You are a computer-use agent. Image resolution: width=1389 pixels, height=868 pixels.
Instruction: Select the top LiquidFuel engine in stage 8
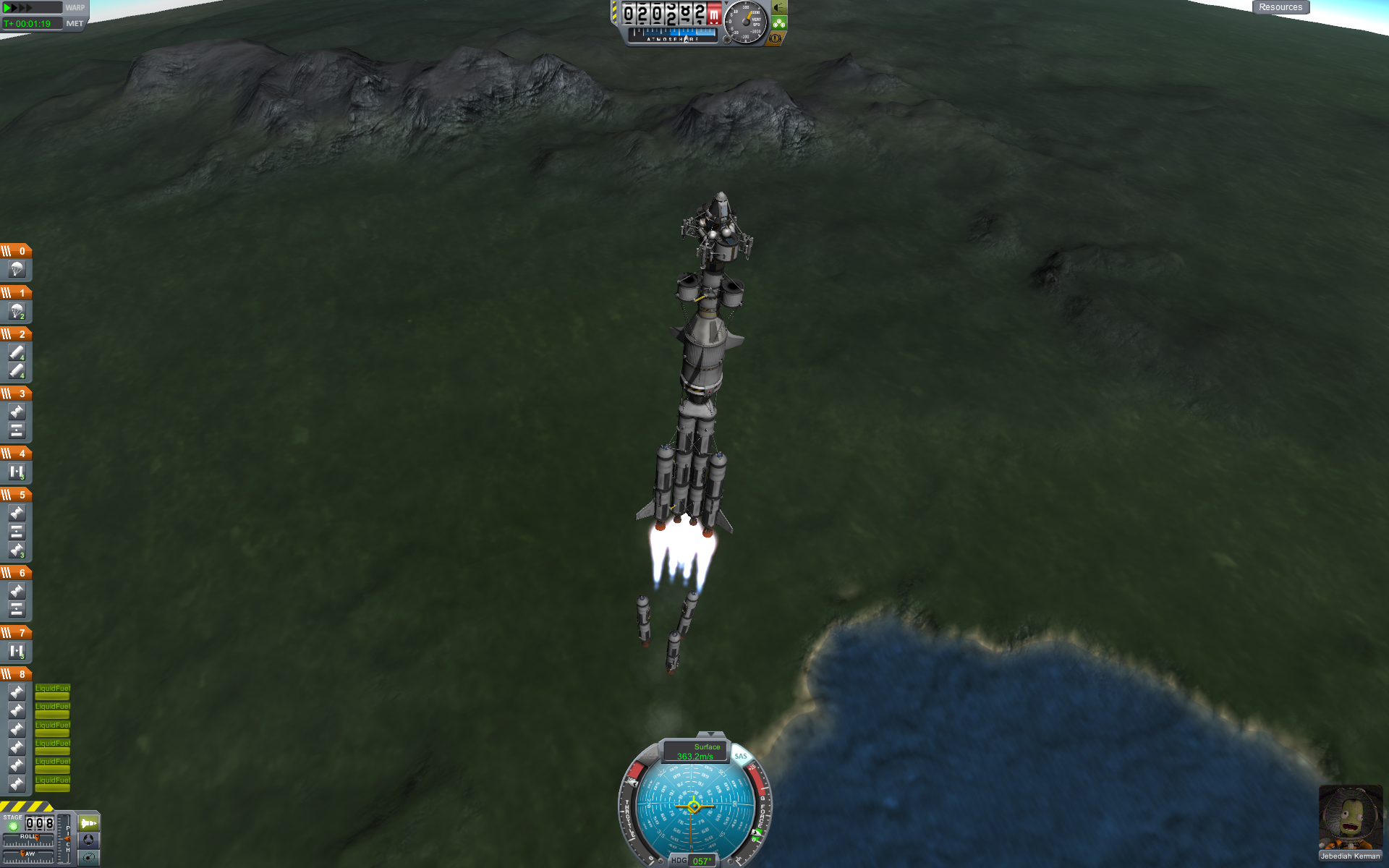[17, 692]
